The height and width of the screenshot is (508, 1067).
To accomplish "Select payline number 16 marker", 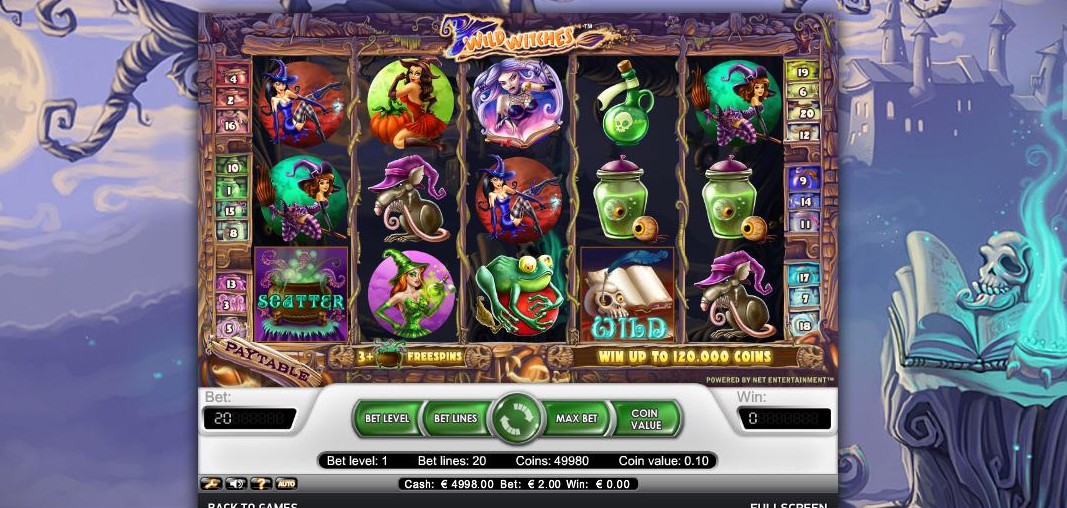I will click(x=232, y=126).
